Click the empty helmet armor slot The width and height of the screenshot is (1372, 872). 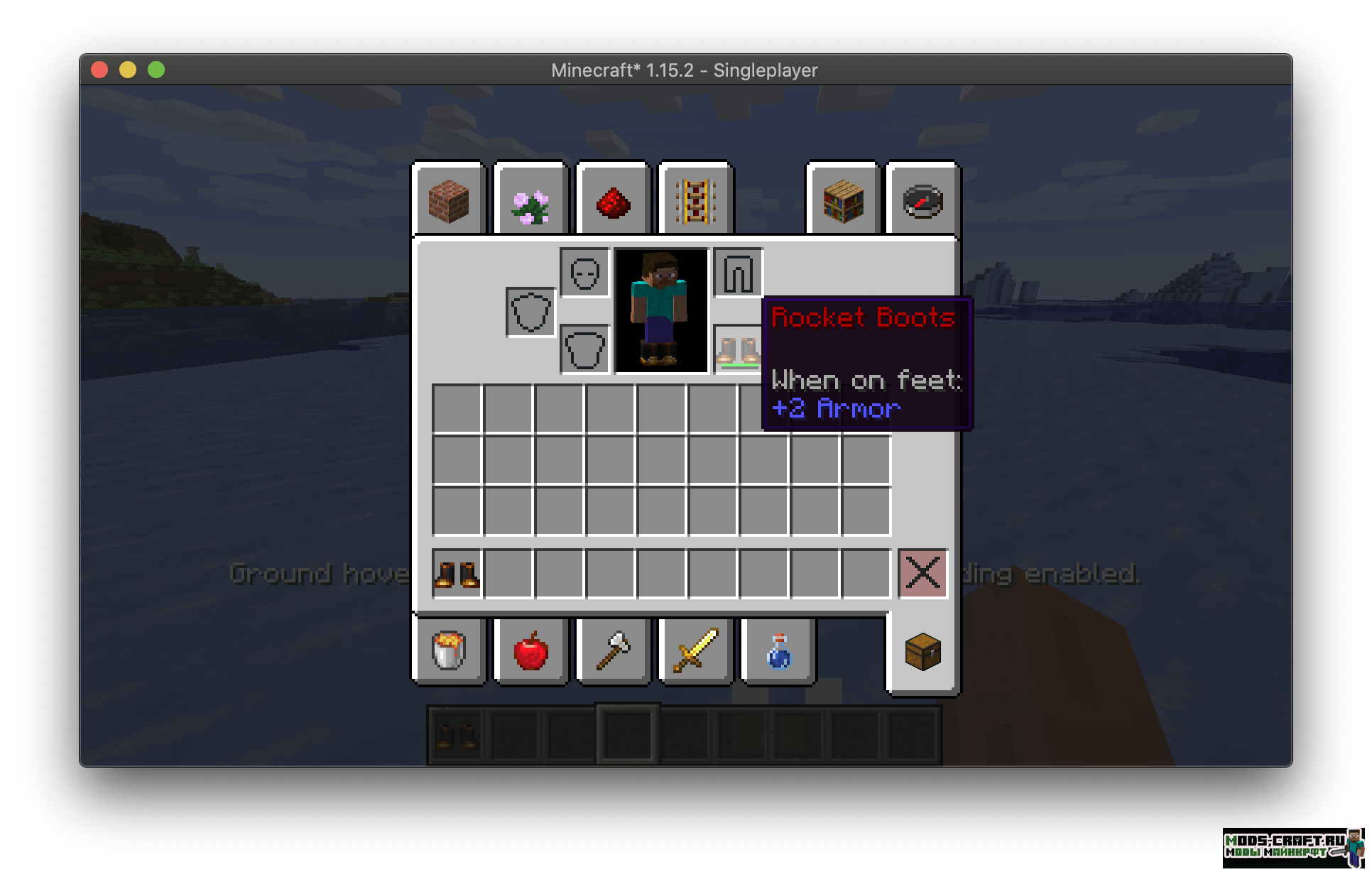(584, 273)
